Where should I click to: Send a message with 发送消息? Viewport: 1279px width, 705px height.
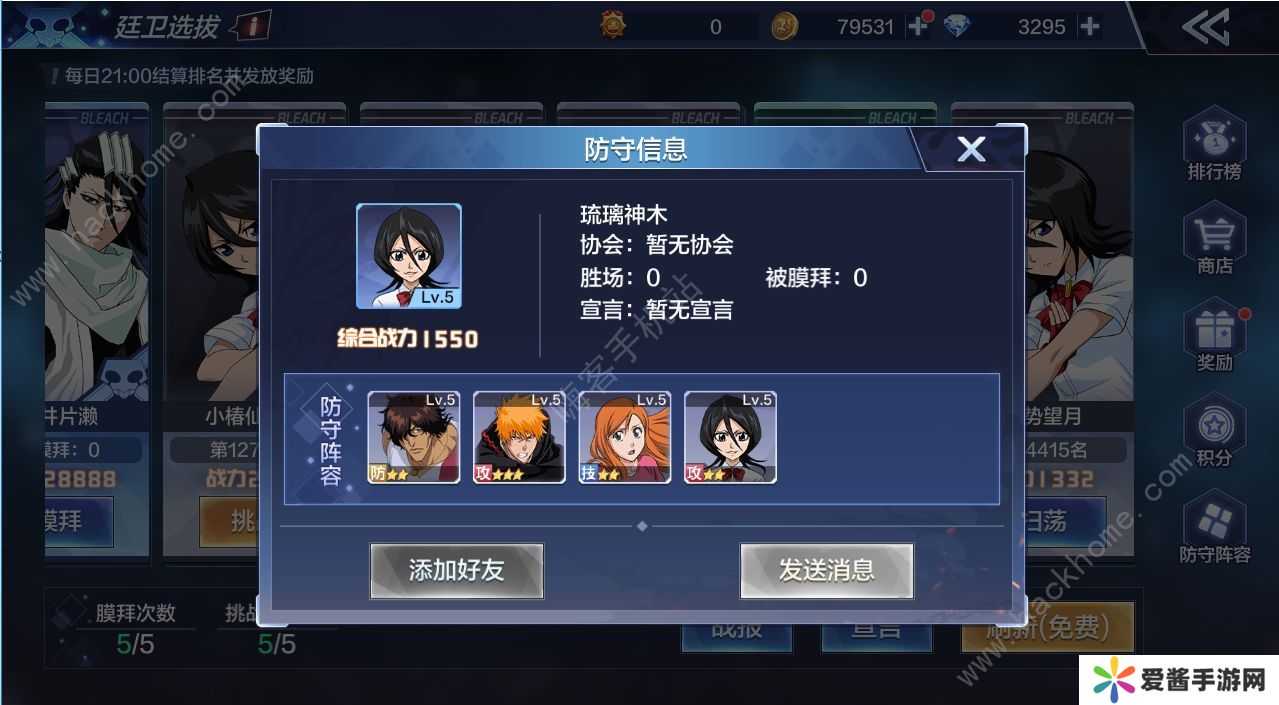(826, 571)
